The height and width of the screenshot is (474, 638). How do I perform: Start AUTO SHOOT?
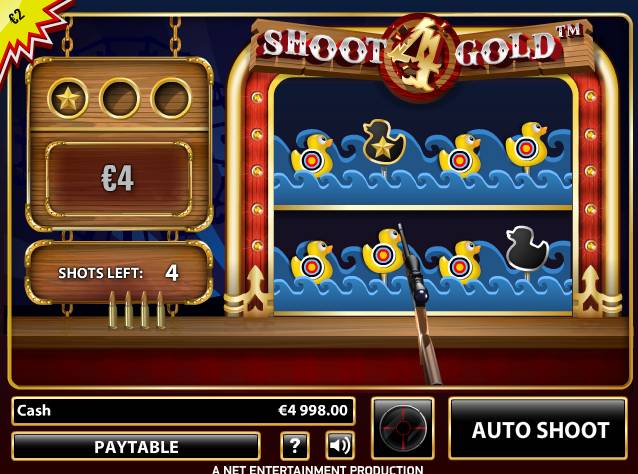(540, 430)
